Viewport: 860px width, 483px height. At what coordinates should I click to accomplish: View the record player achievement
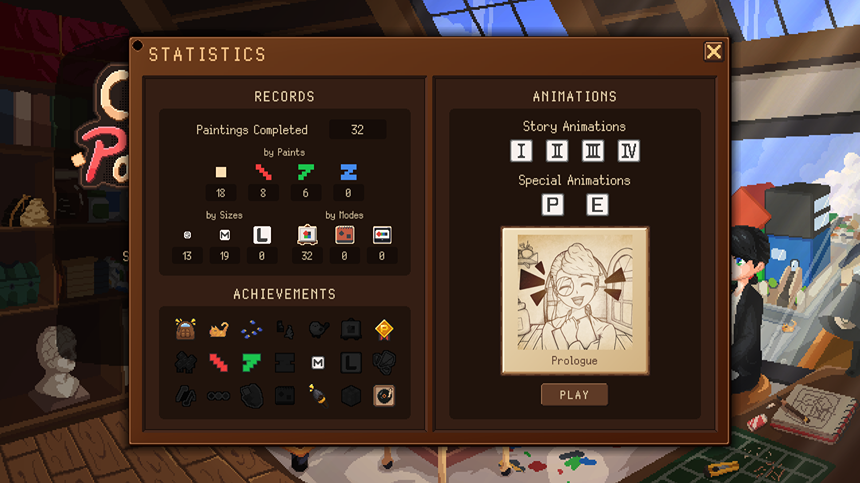click(383, 395)
